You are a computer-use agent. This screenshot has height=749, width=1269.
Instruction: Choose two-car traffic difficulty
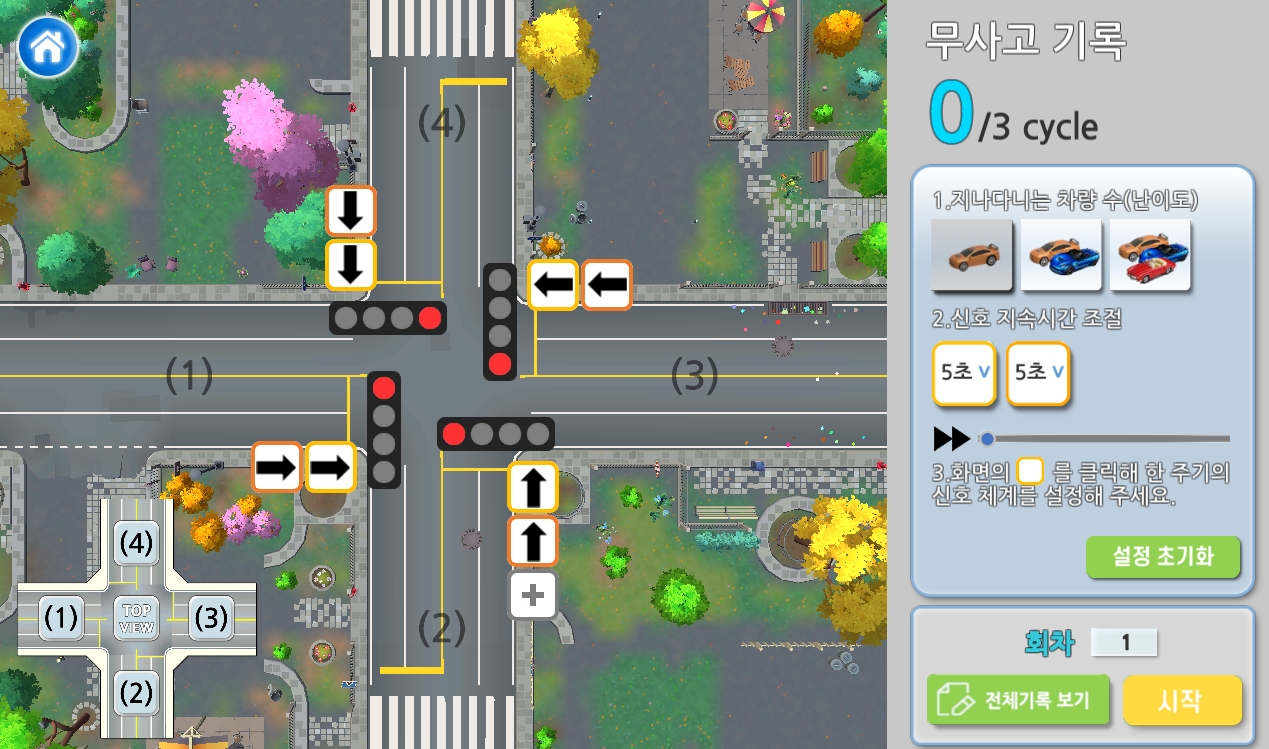click(1060, 254)
